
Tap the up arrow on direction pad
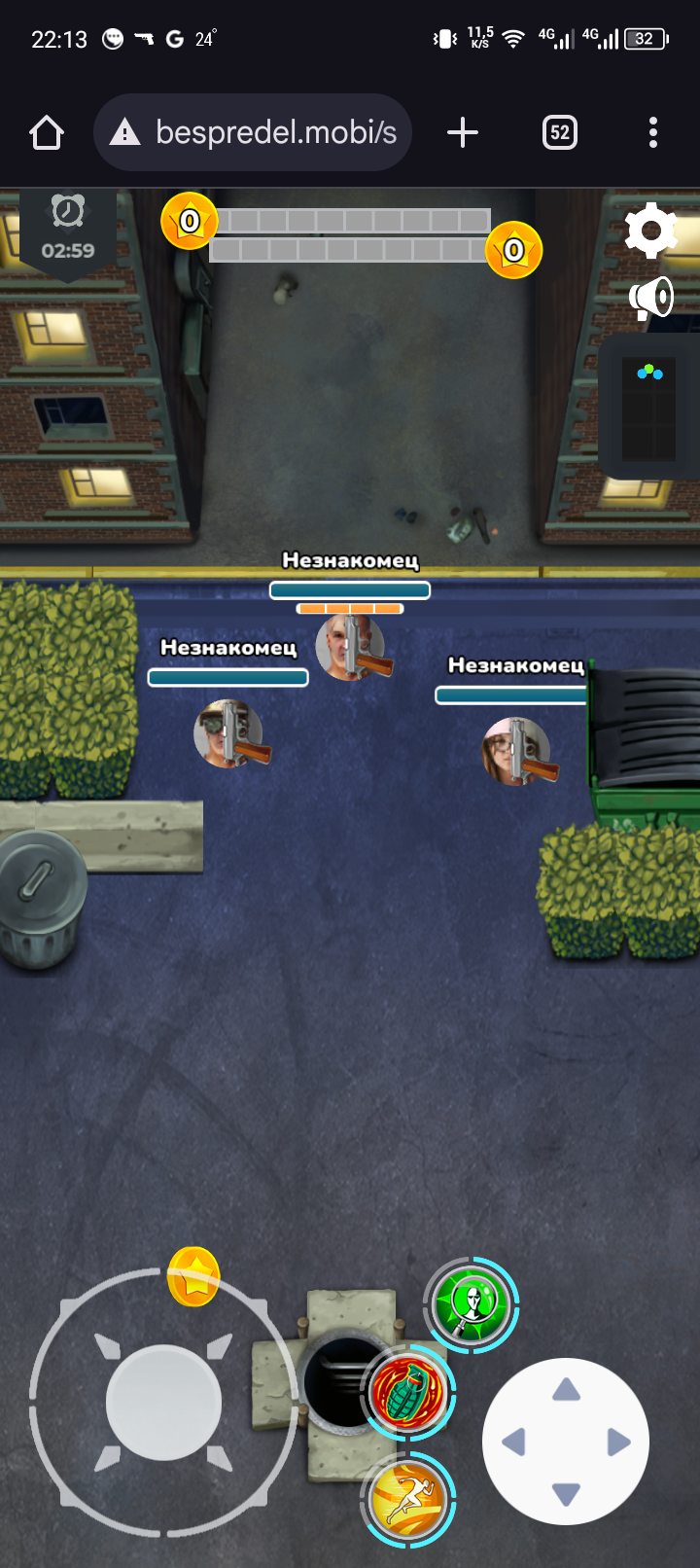coord(566,1390)
